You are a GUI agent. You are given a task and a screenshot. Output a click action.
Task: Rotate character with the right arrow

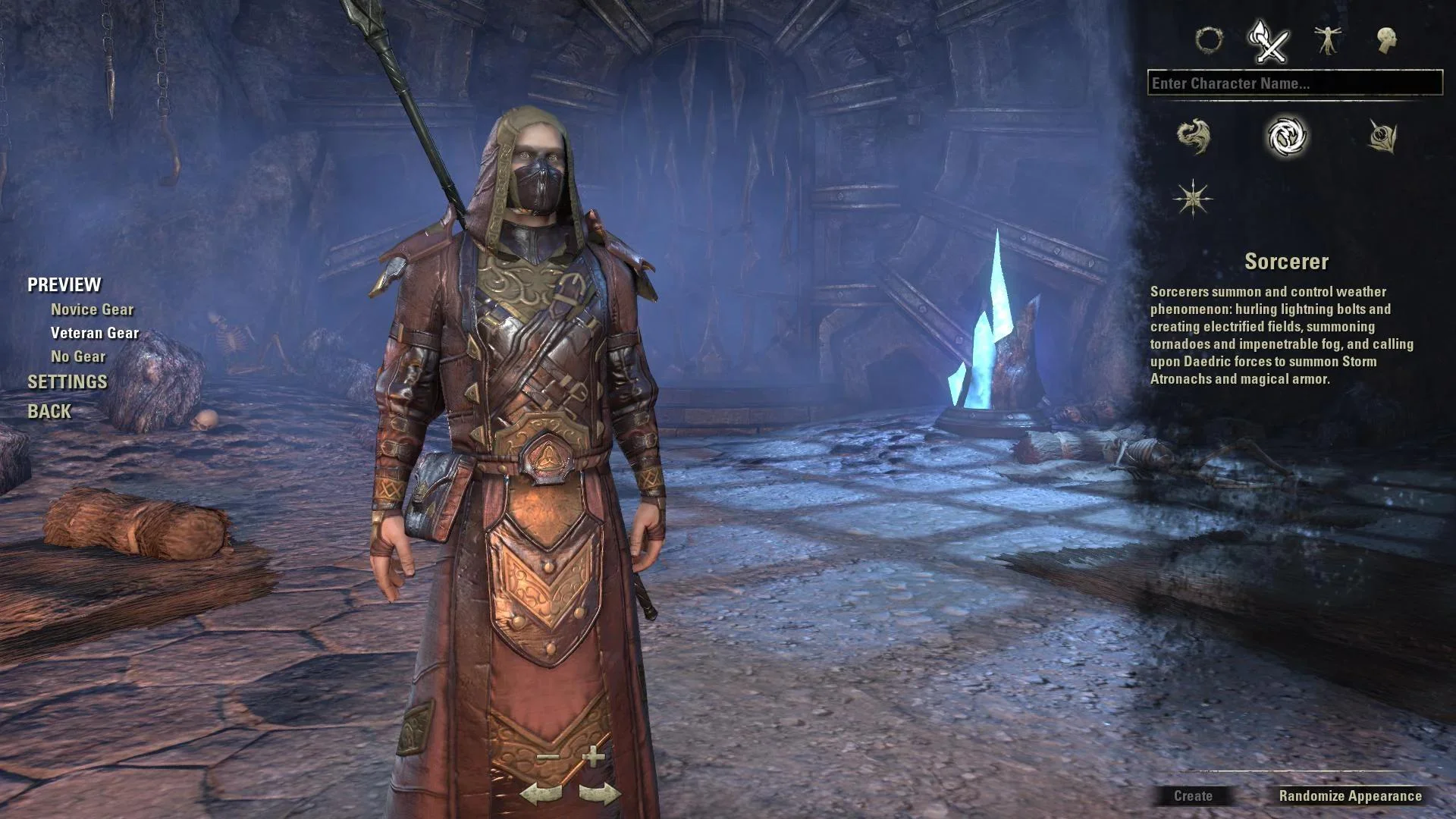point(599,795)
